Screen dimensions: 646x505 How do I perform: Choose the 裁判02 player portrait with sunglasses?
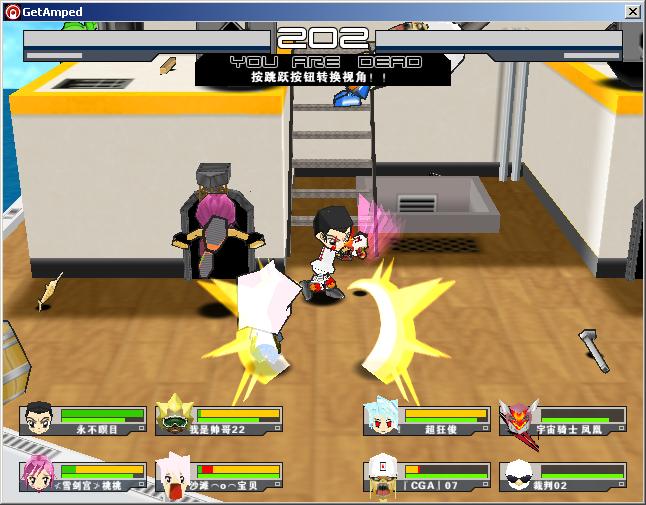(x=517, y=475)
